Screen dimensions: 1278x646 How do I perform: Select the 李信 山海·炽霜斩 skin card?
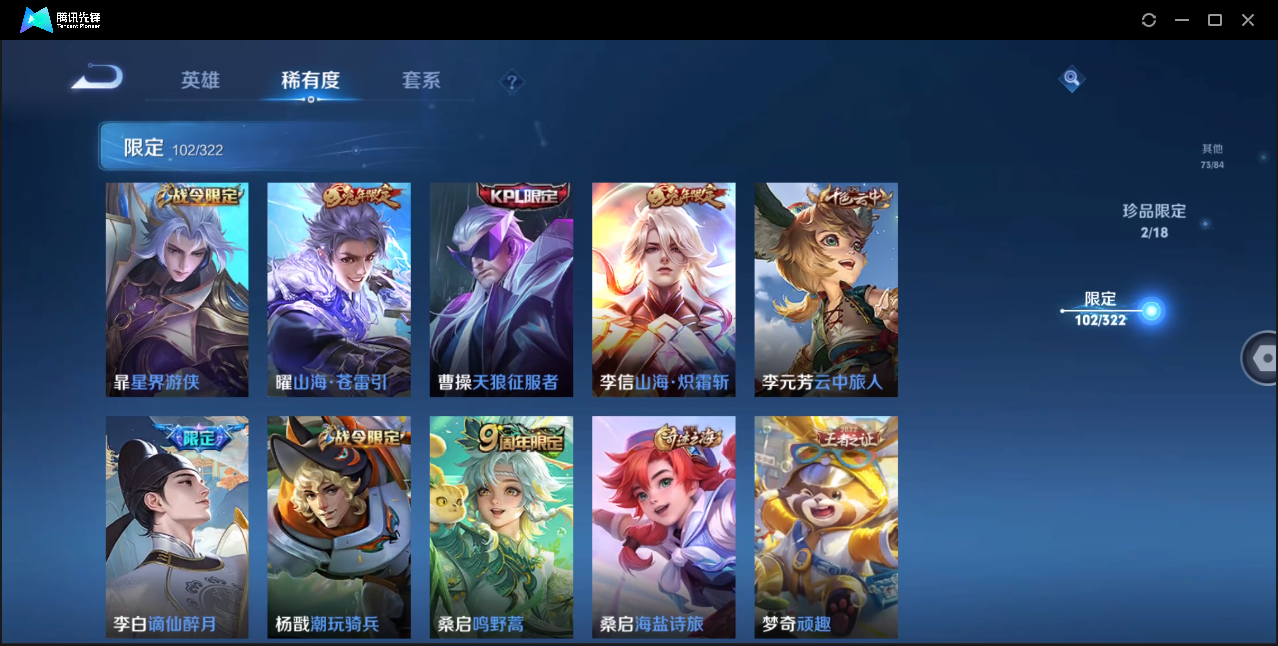(x=663, y=289)
